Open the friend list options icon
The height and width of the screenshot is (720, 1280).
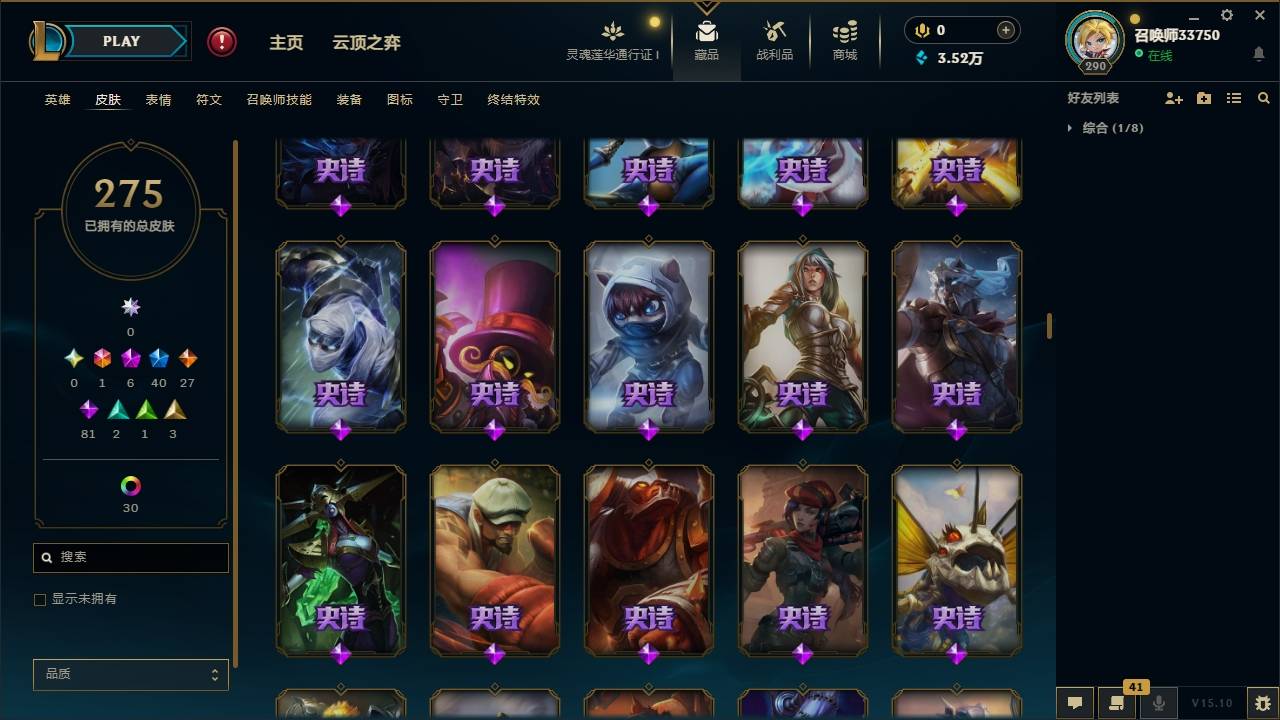1233,97
